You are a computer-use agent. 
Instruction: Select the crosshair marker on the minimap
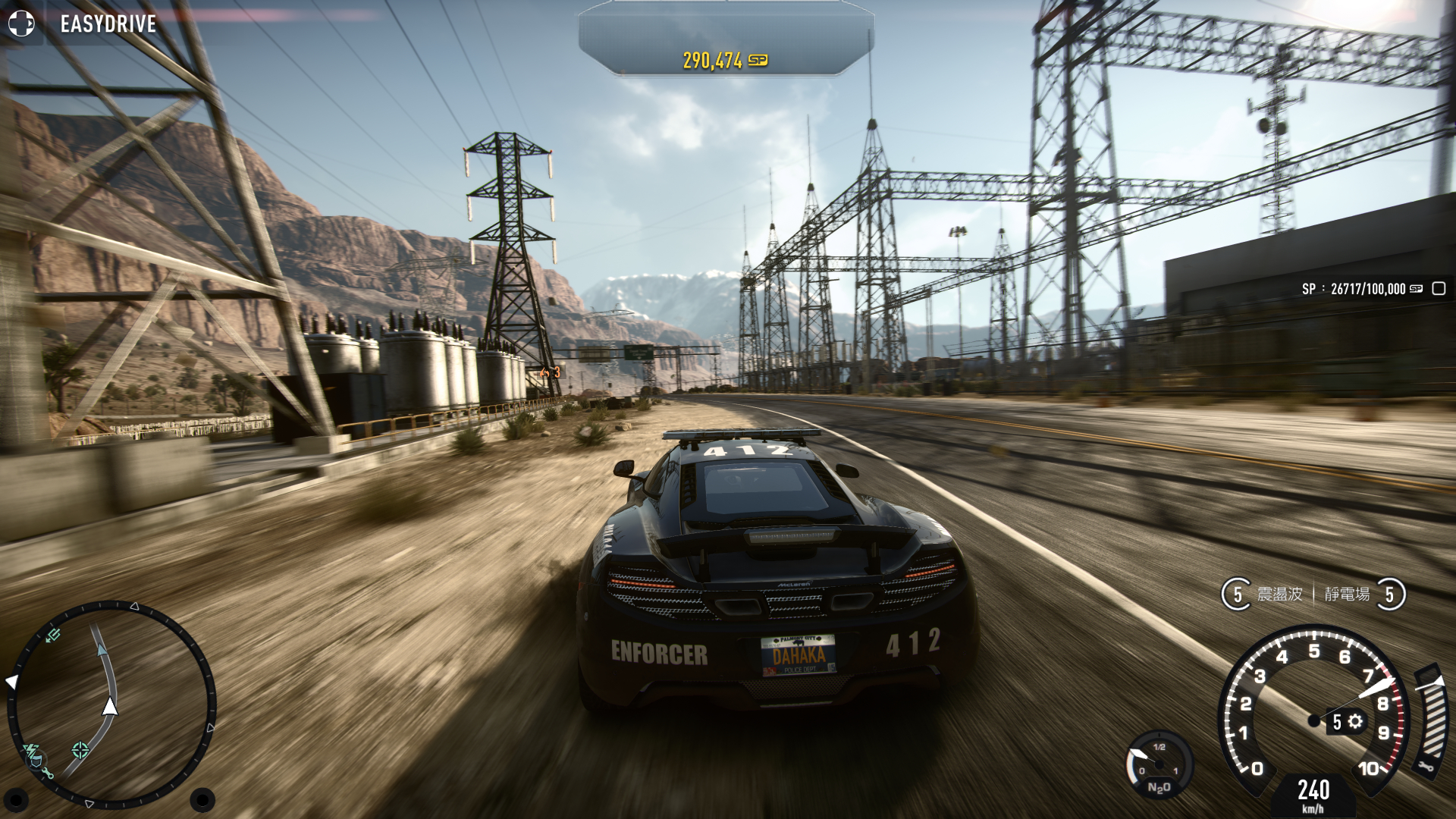[x=80, y=751]
